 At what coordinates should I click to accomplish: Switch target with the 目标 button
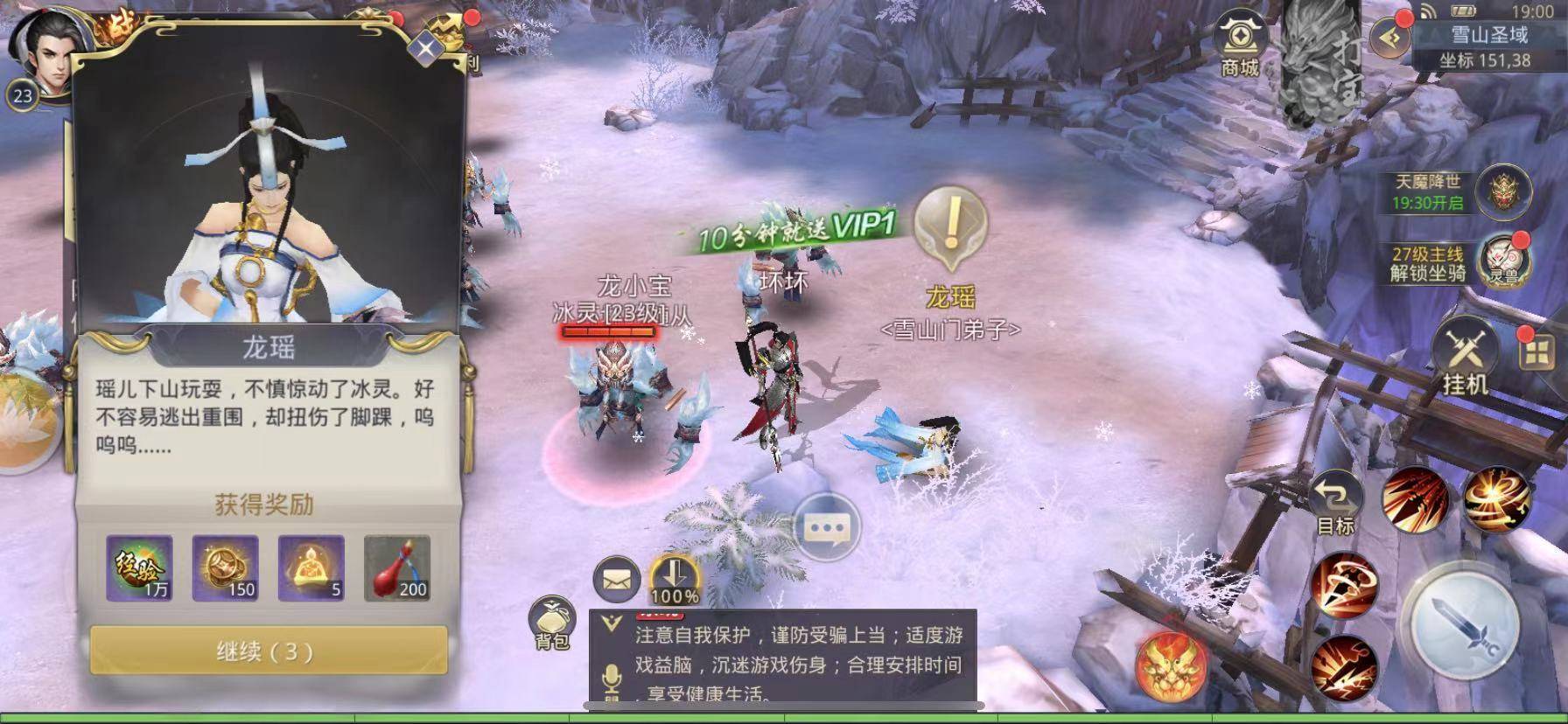tap(1335, 505)
